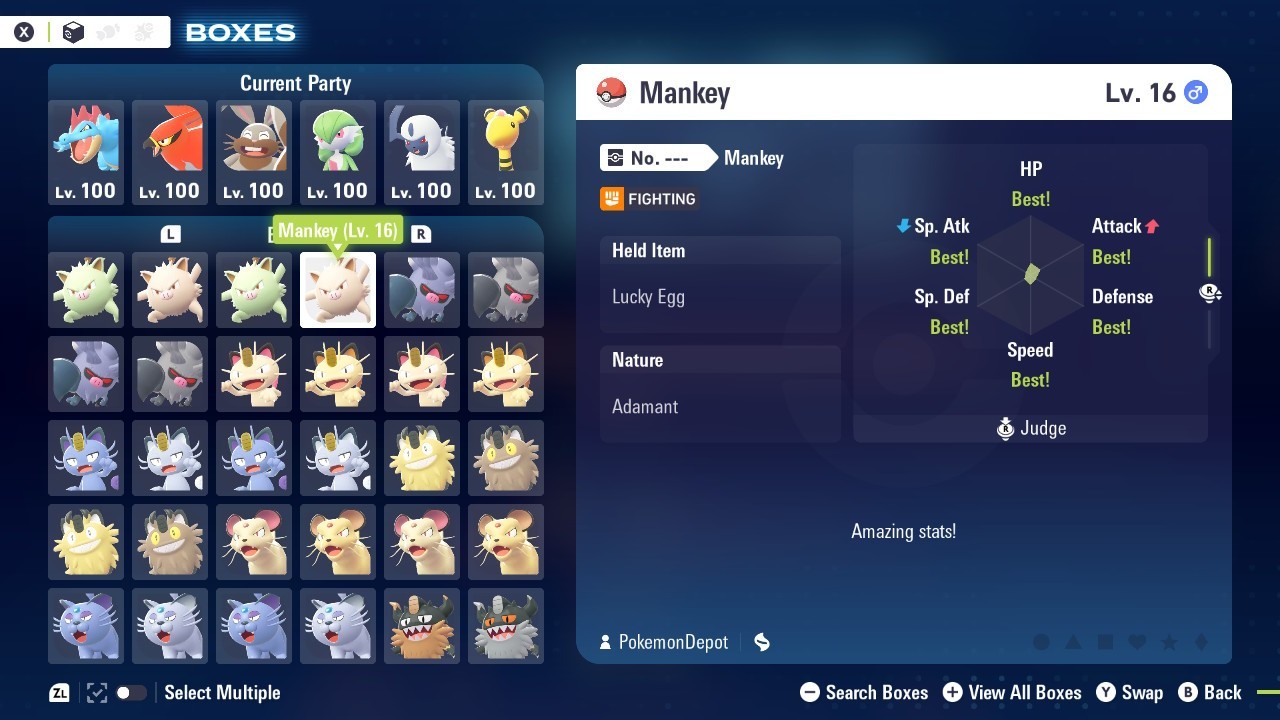The width and height of the screenshot is (1280, 720).
Task: Toggle the star marking for Mankey
Action: tap(1169, 643)
